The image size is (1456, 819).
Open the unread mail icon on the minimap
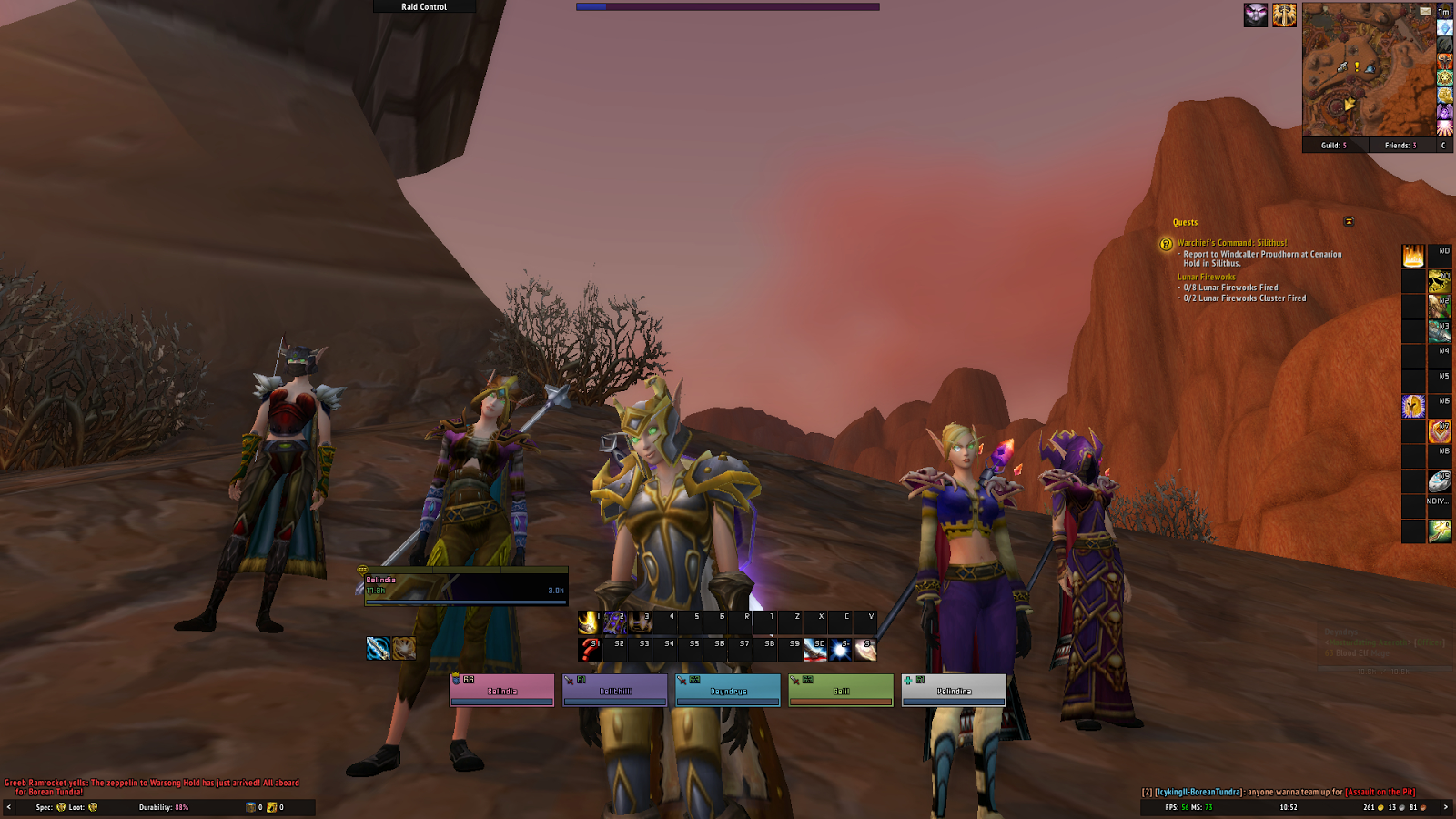pos(1426,11)
